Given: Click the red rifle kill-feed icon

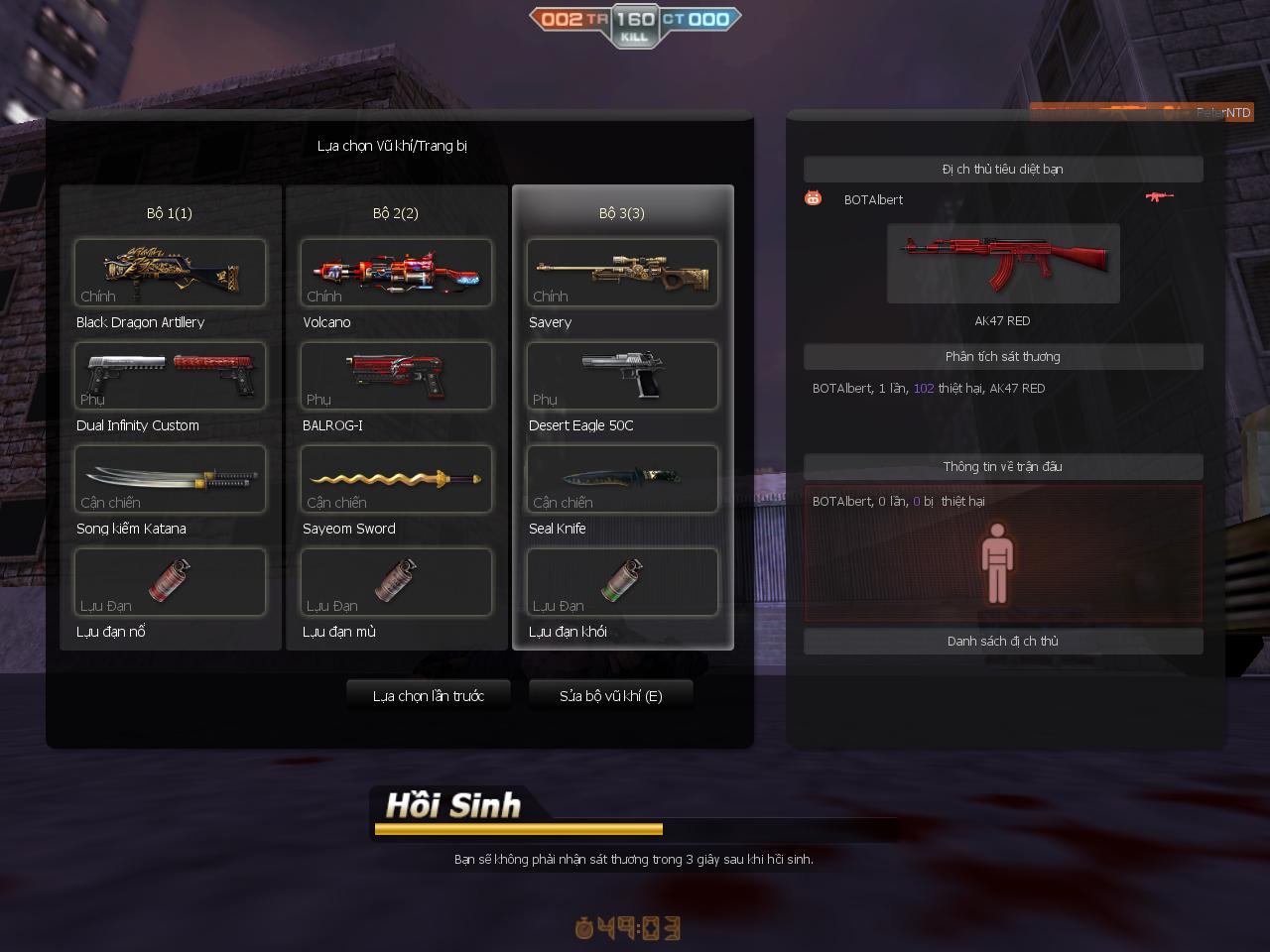Looking at the screenshot, I should (x=1159, y=196).
